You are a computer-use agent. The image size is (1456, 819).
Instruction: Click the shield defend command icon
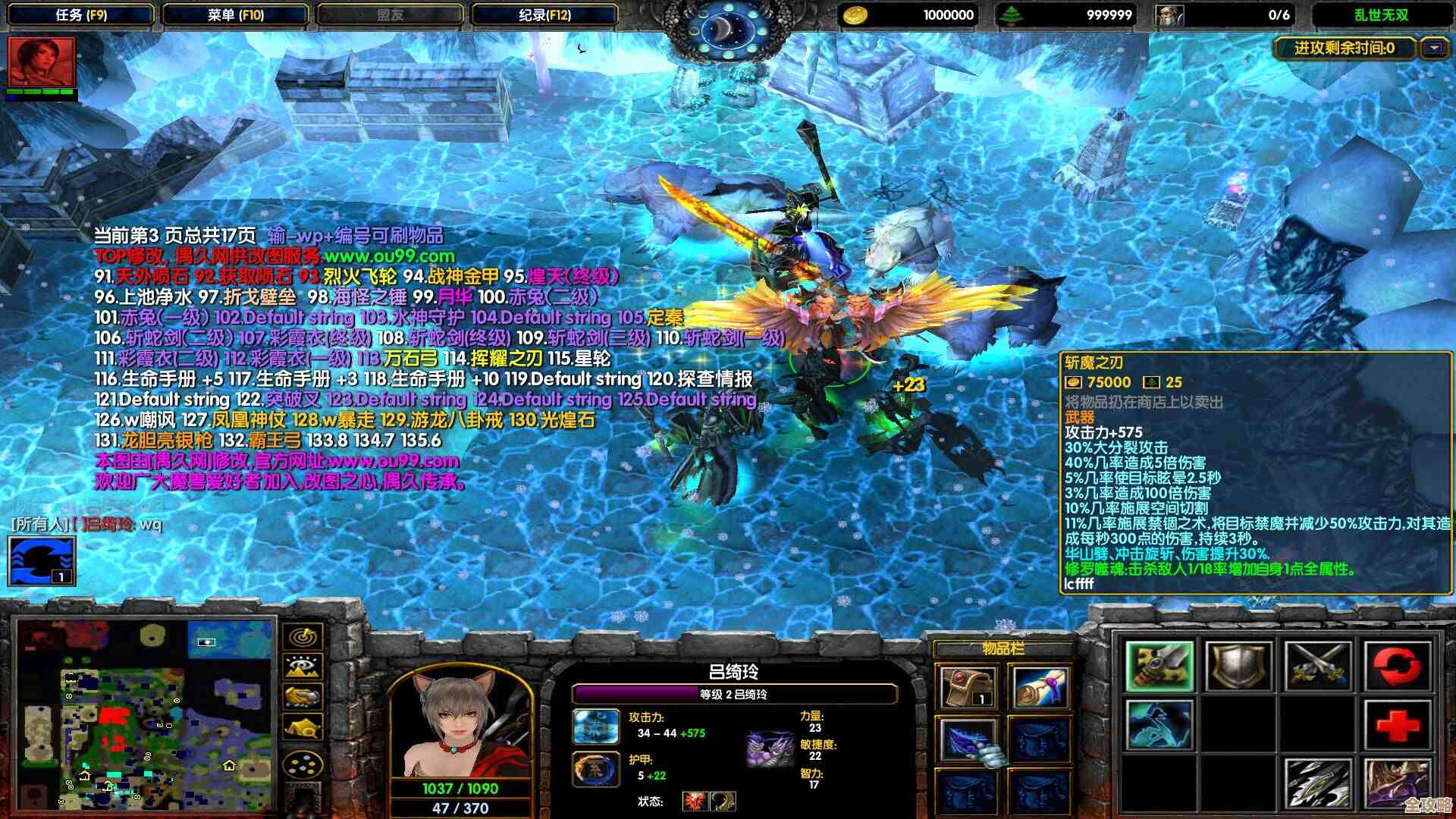(x=1239, y=667)
